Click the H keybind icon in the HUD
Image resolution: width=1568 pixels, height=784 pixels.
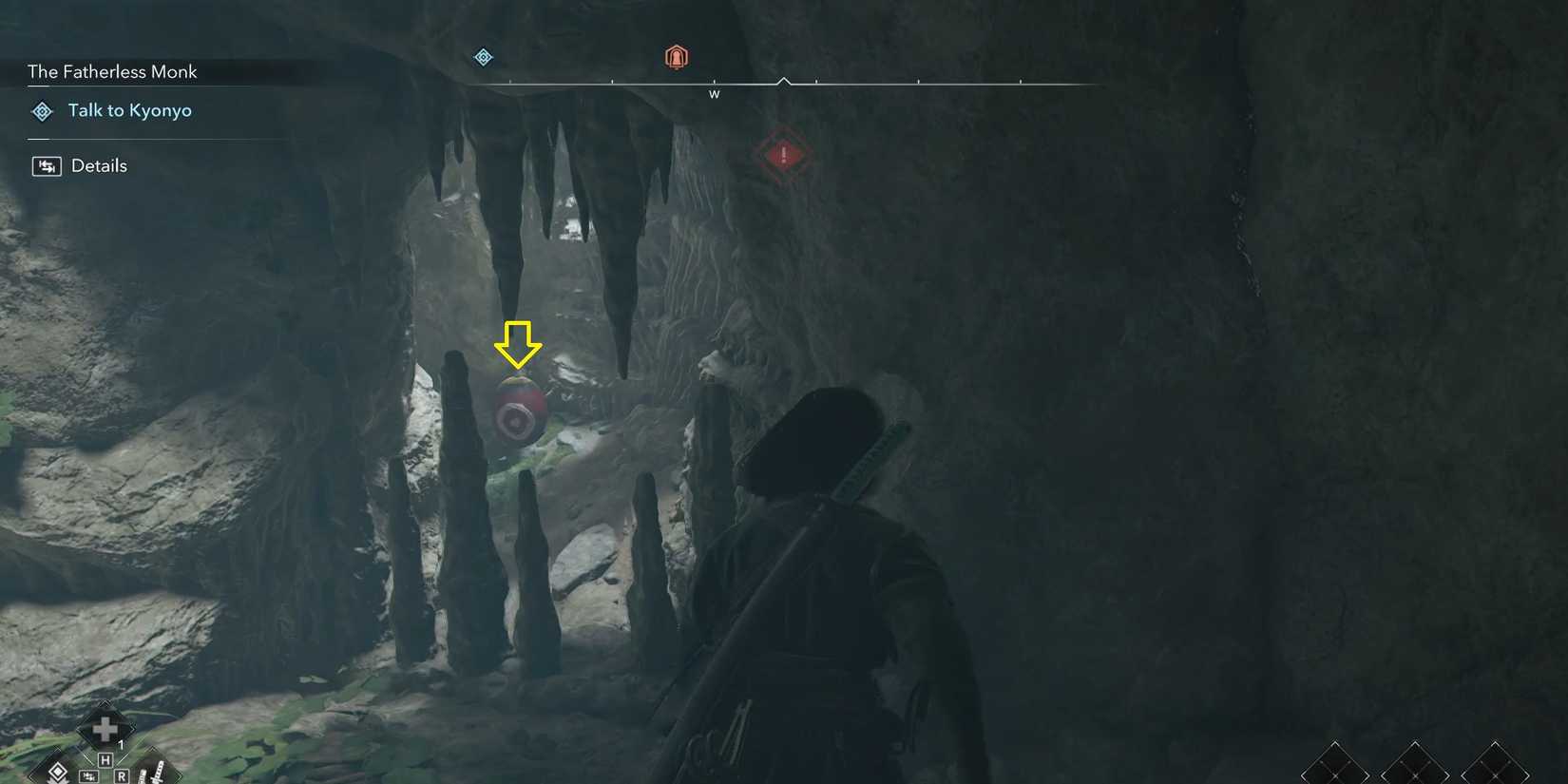105,759
